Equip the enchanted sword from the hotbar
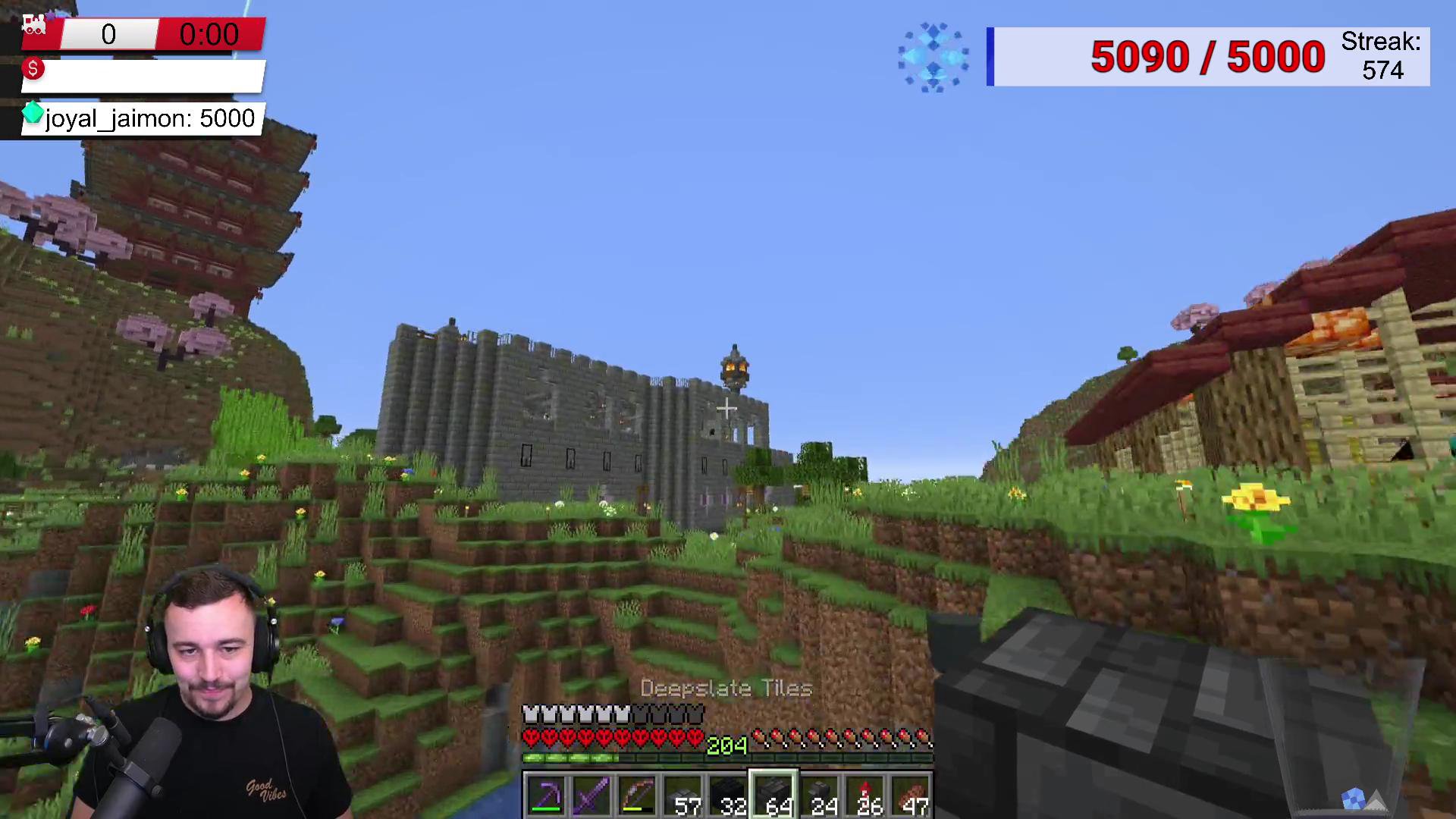 [x=591, y=795]
